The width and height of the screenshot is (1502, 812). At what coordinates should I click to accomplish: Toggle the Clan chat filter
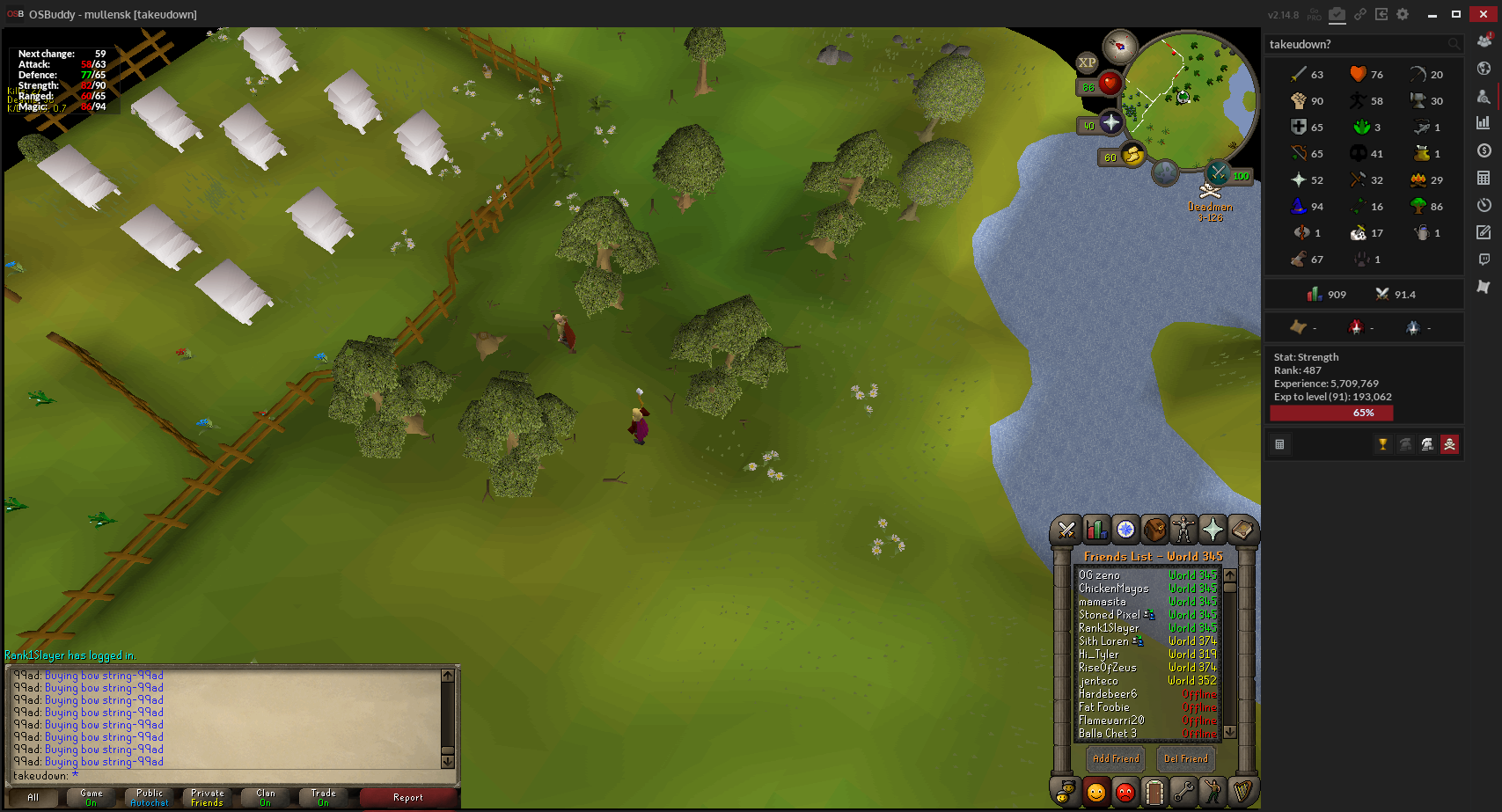(x=266, y=797)
